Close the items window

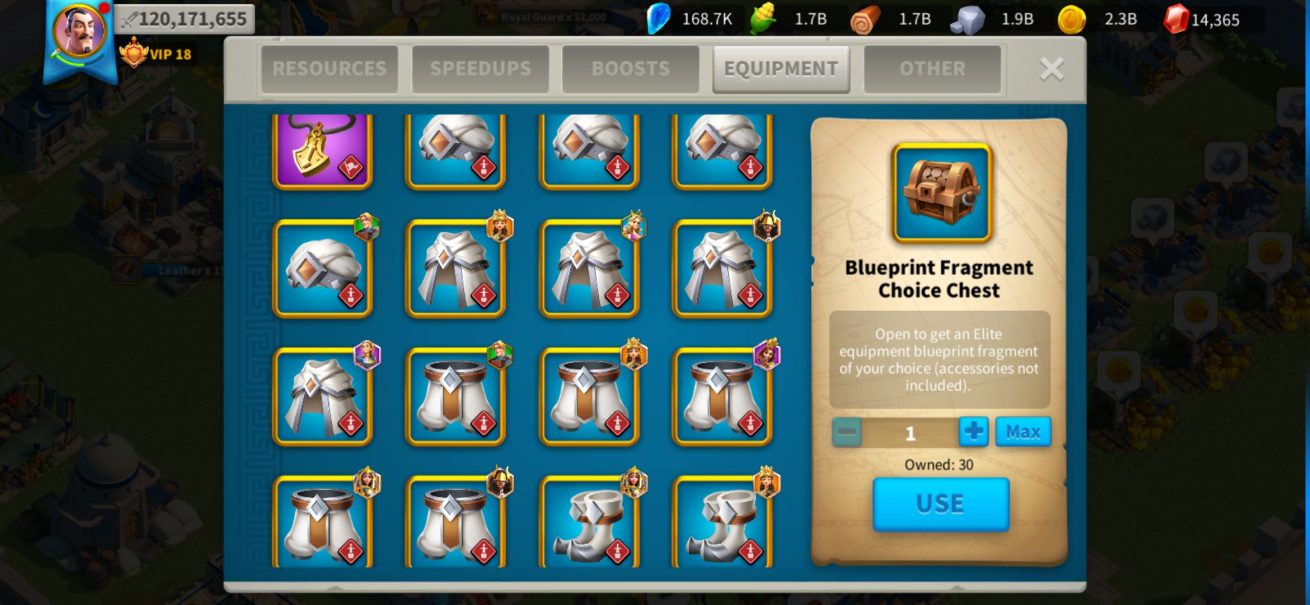[x=1051, y=68]
